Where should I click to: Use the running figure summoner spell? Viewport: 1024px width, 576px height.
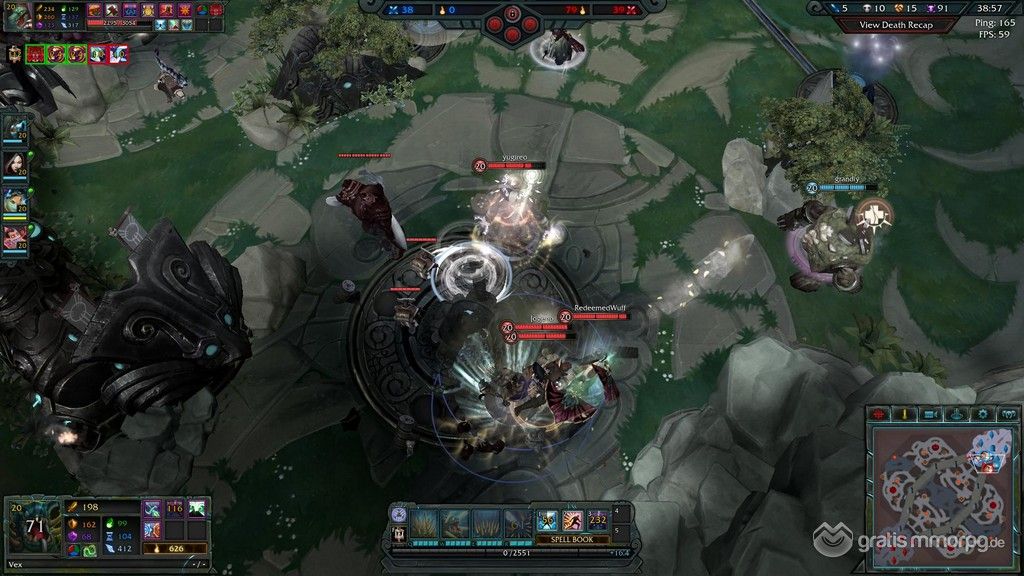pyautogui.click(x=573, y=520)
